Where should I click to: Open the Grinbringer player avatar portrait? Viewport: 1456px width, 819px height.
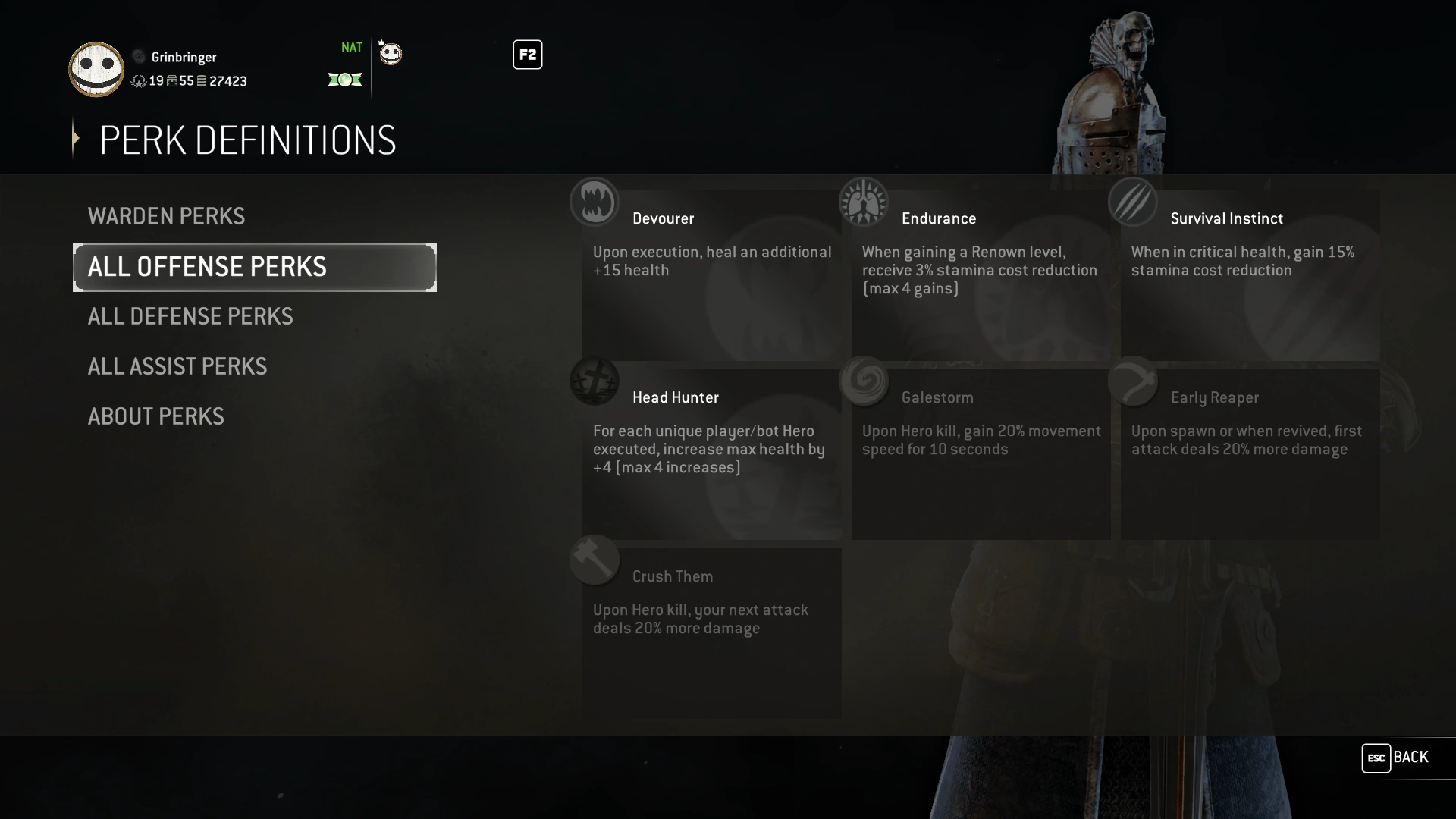(x=96, y=69)
